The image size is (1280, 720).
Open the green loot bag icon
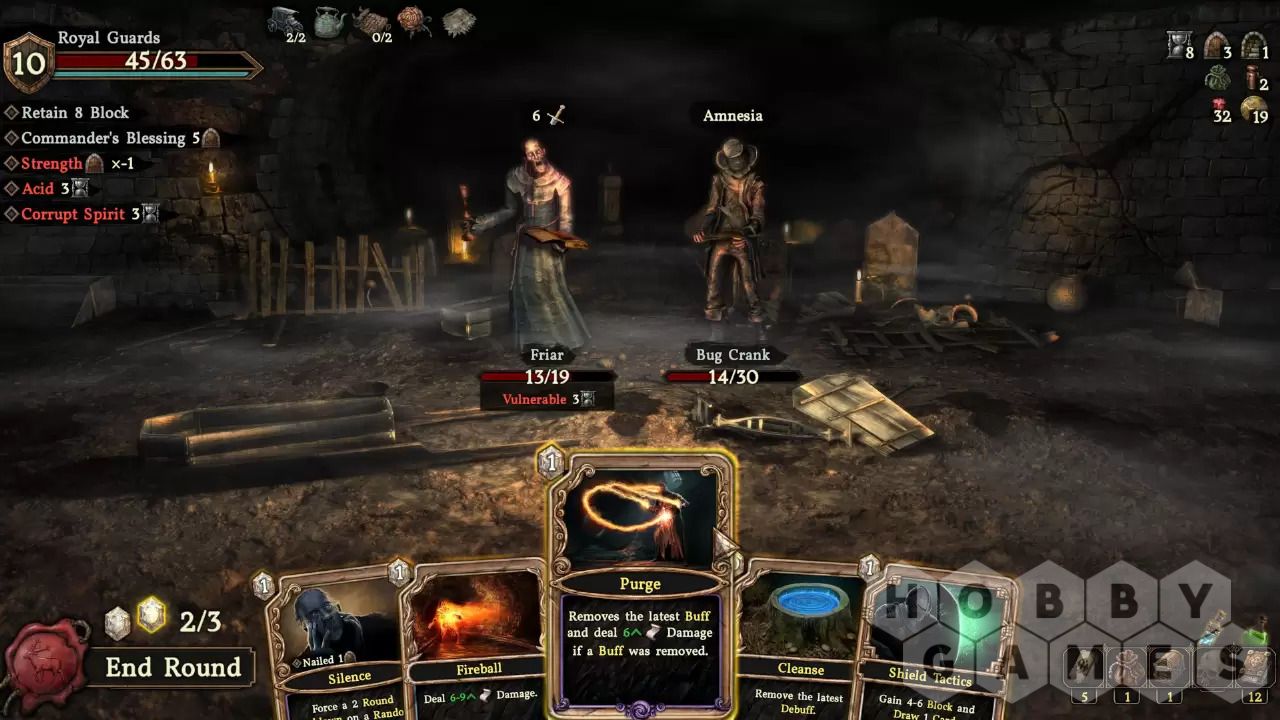click(1217, 78)
